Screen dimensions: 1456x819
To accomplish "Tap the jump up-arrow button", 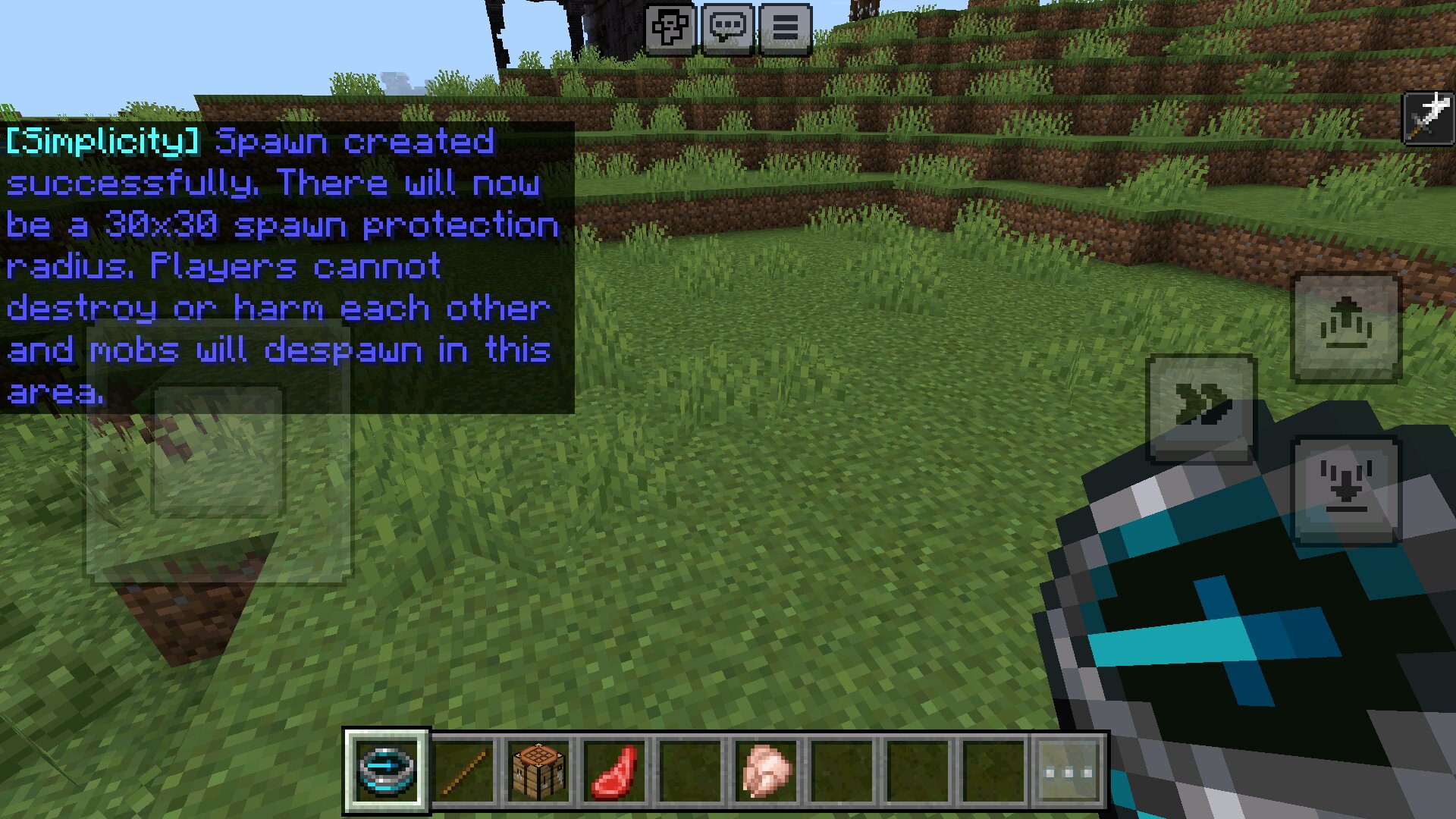I will 1346,327.
